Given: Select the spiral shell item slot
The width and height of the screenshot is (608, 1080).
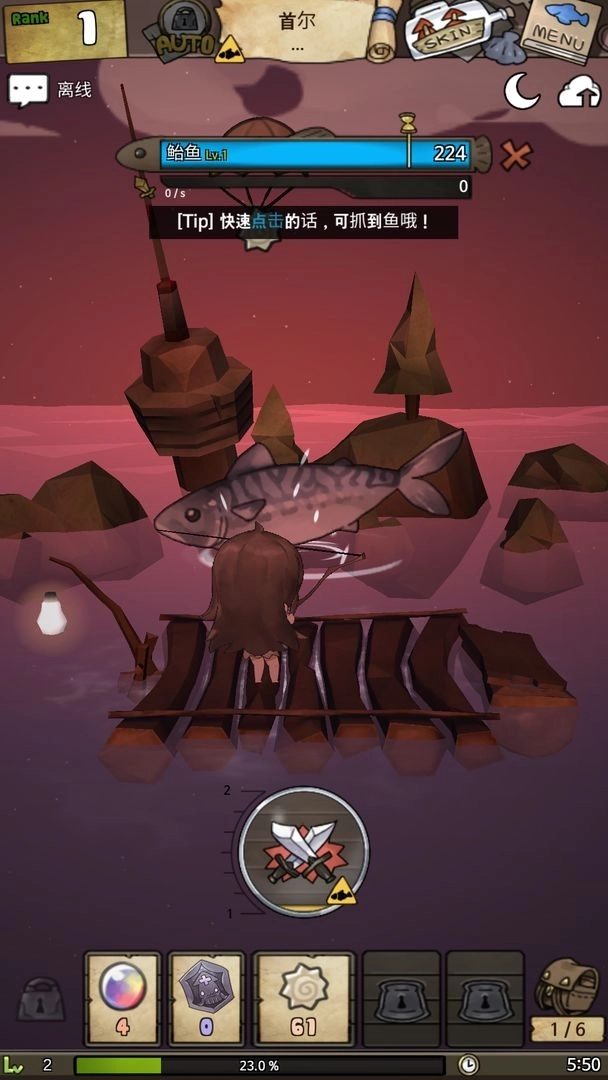Looking at the screenshot, I should 303,997.
